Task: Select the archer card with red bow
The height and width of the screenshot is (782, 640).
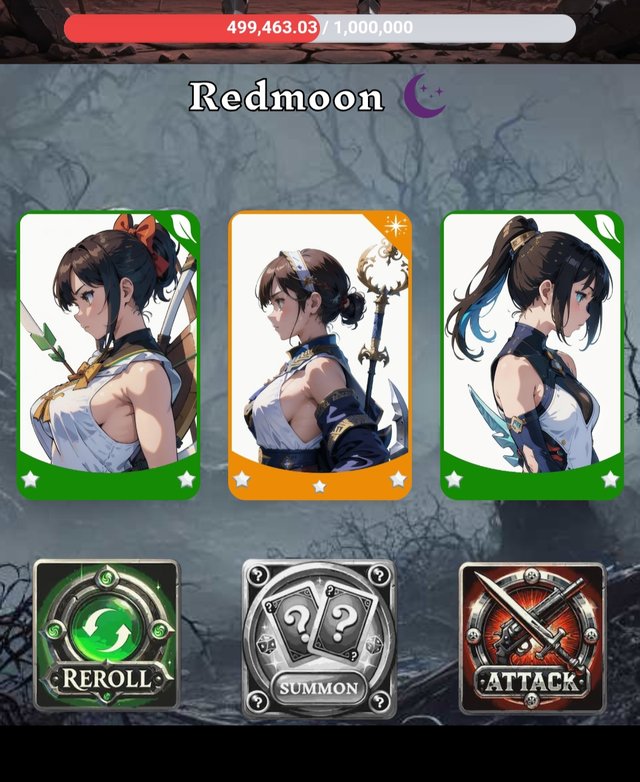Action: tap(109, 355)
